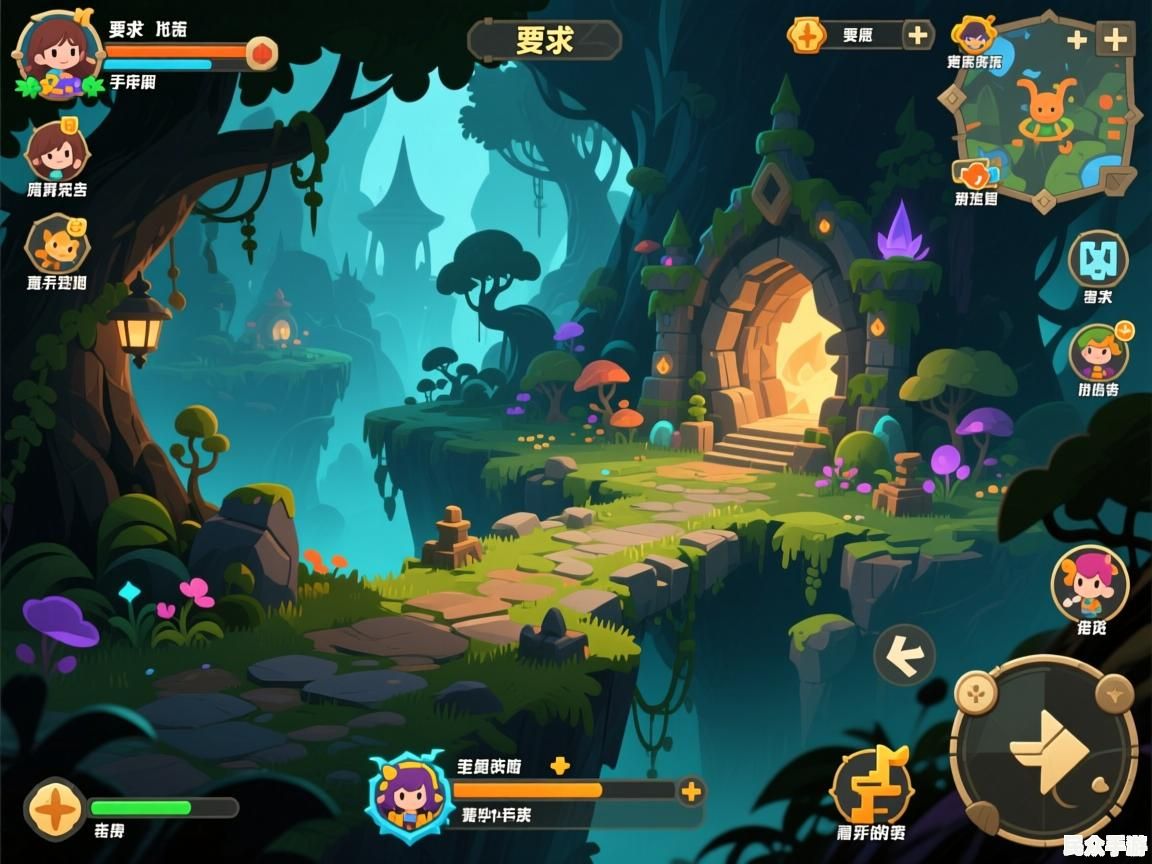This screenshot has height=864, width=1152.
Task: Click the 要求 button at top center
Action: click(545, 40)
